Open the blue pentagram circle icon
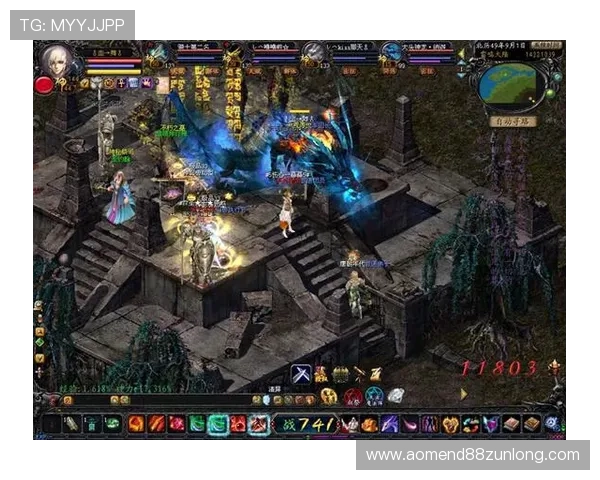This screenshot has width=600, height=480. point(374,396)
